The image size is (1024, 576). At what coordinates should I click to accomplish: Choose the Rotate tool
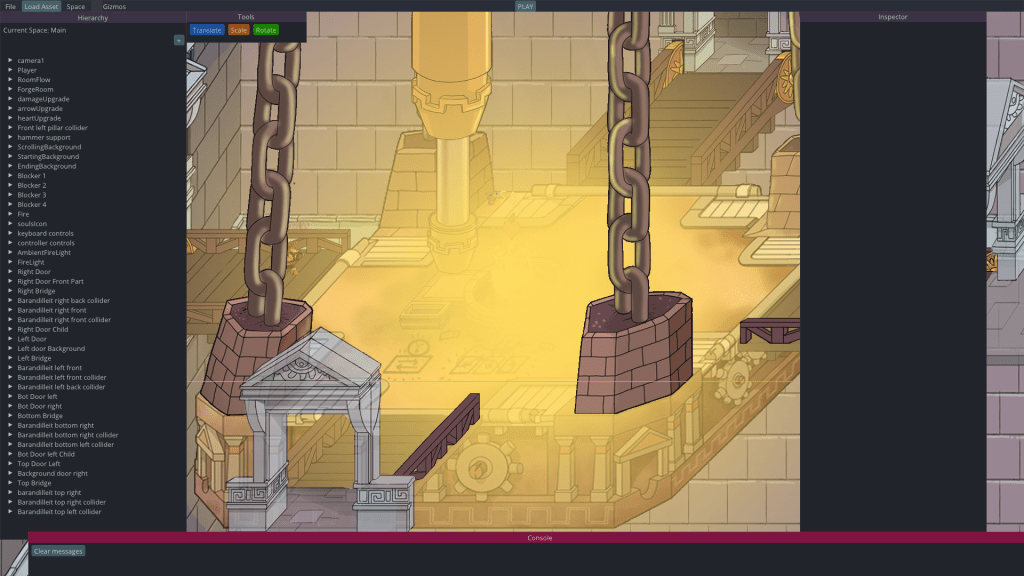click(265, 30)
